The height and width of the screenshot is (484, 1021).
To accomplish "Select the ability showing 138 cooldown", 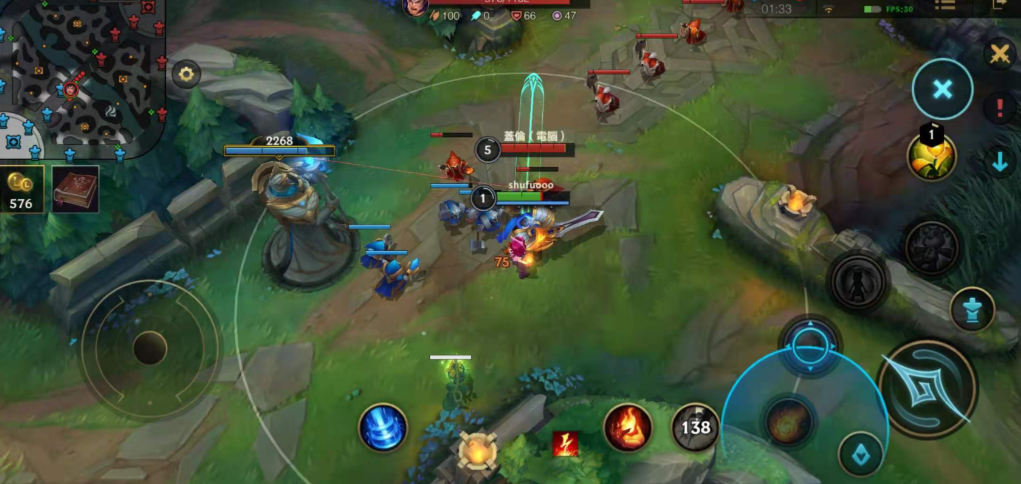I will pos(695,427).
